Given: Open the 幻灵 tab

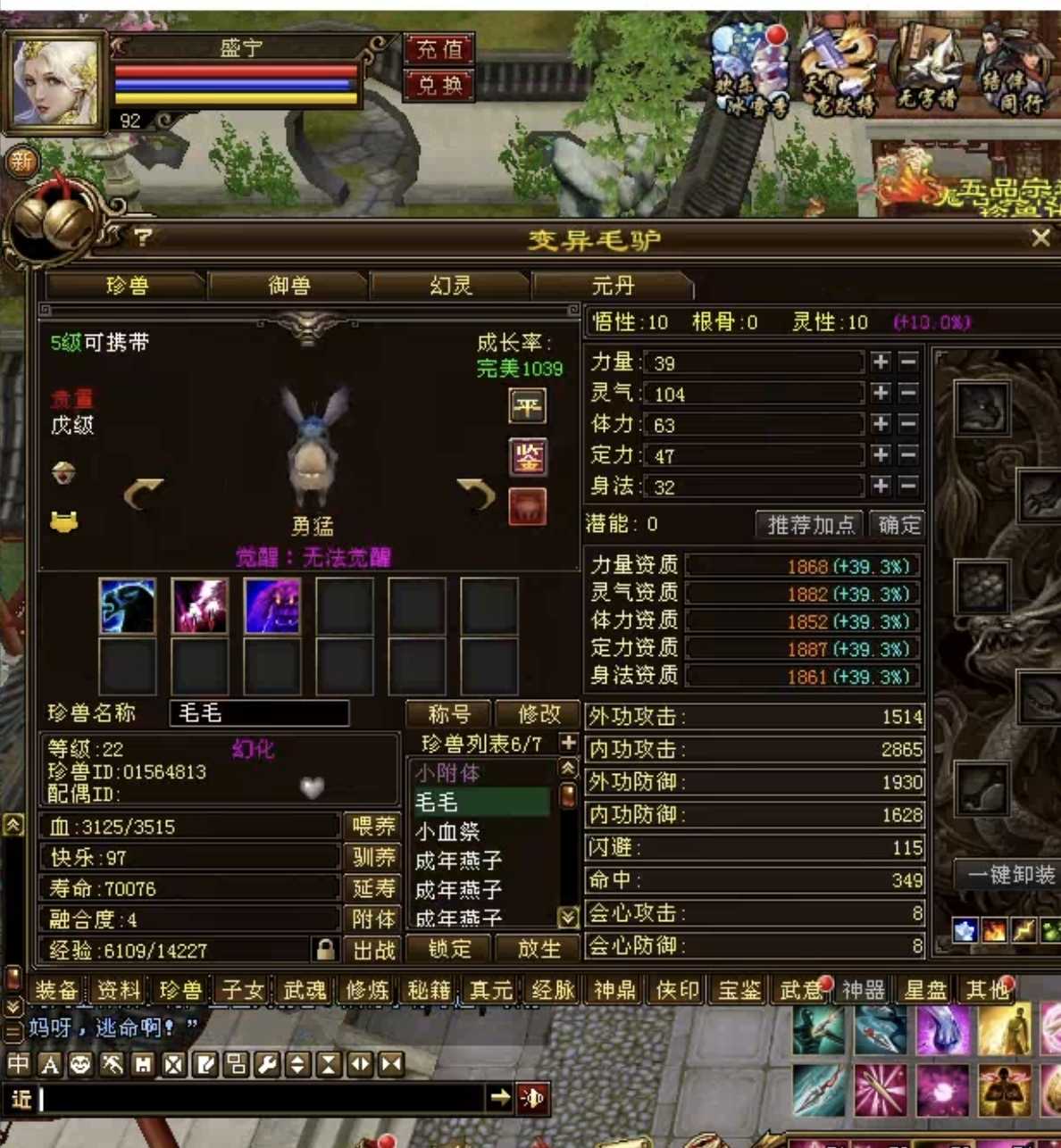Looking at the screenshot, I should (x=450, y=286).
